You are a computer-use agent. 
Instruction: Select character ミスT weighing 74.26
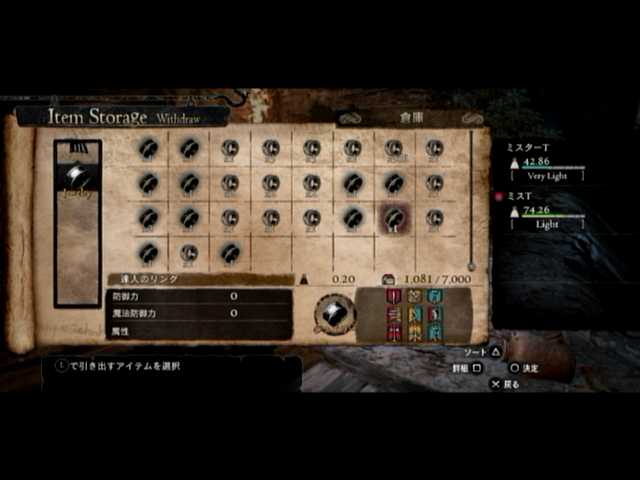[546, 210]
